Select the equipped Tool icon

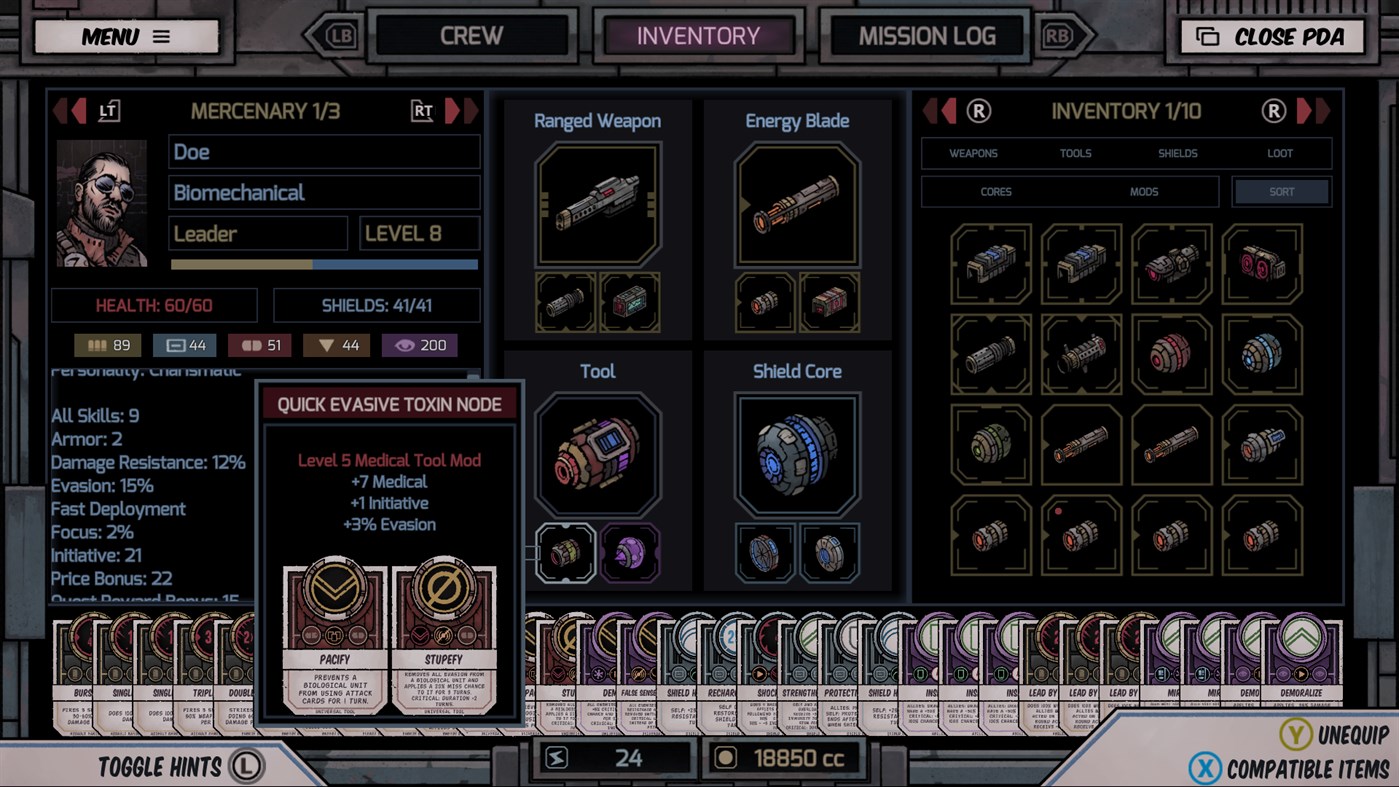[597, 452]
